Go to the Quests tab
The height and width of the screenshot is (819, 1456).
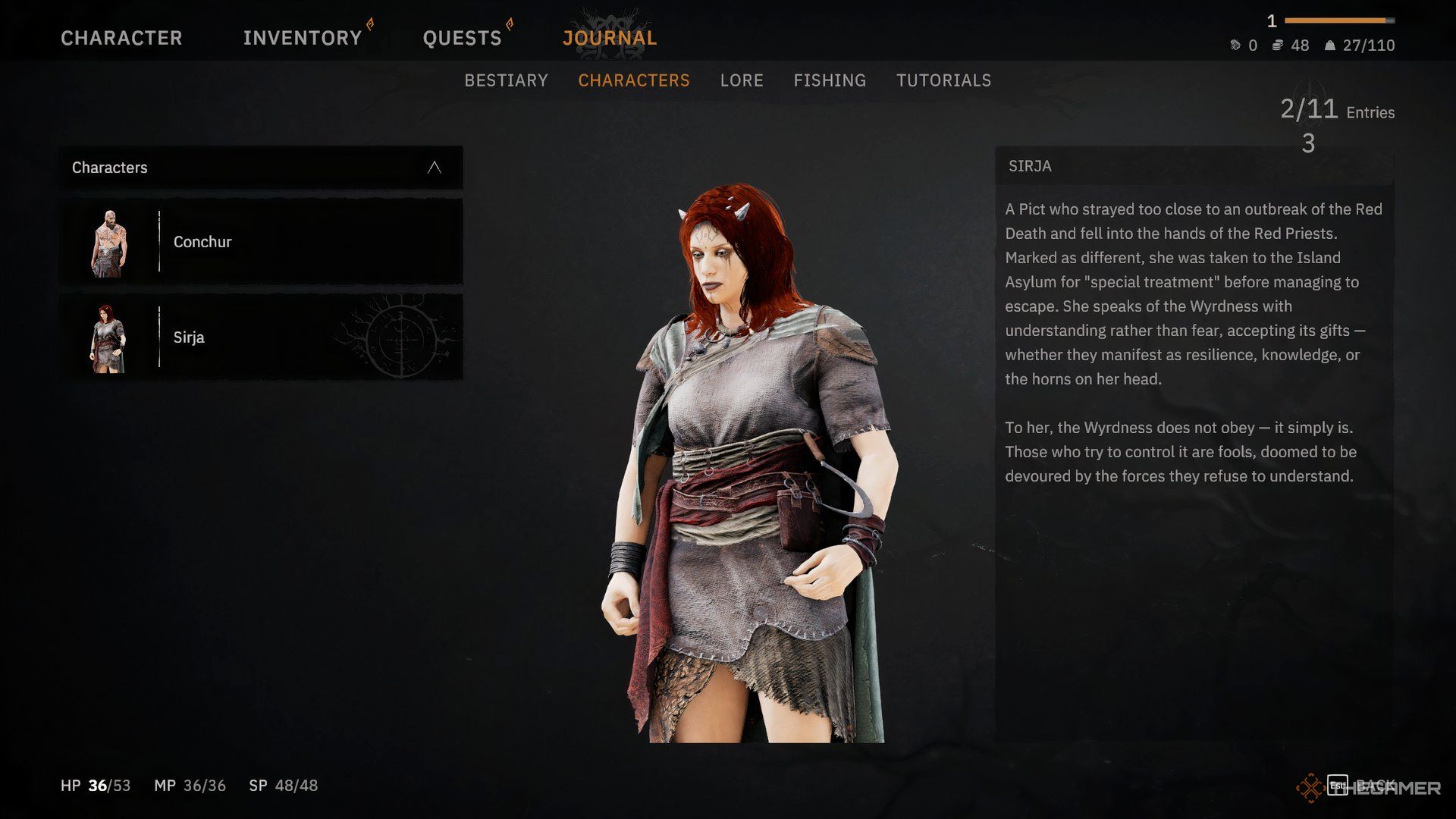click(462, 38)
